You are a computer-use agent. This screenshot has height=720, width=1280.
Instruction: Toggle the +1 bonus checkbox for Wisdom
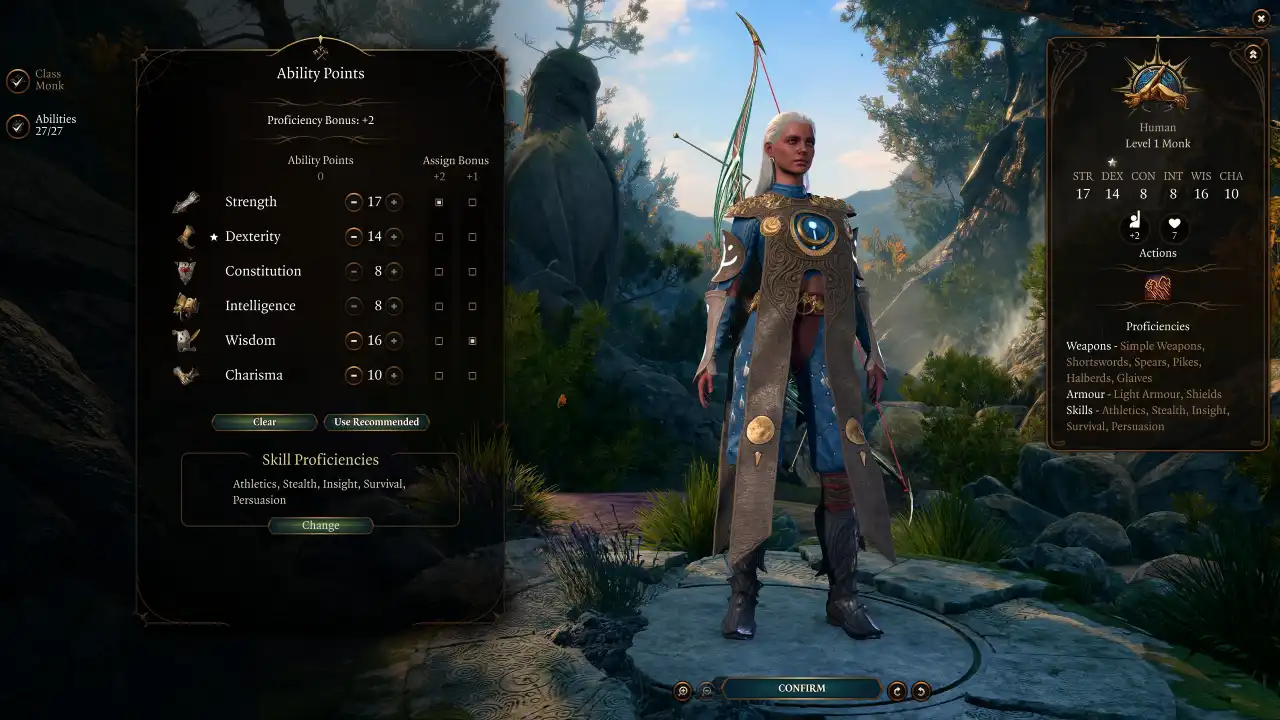[472, 340]
